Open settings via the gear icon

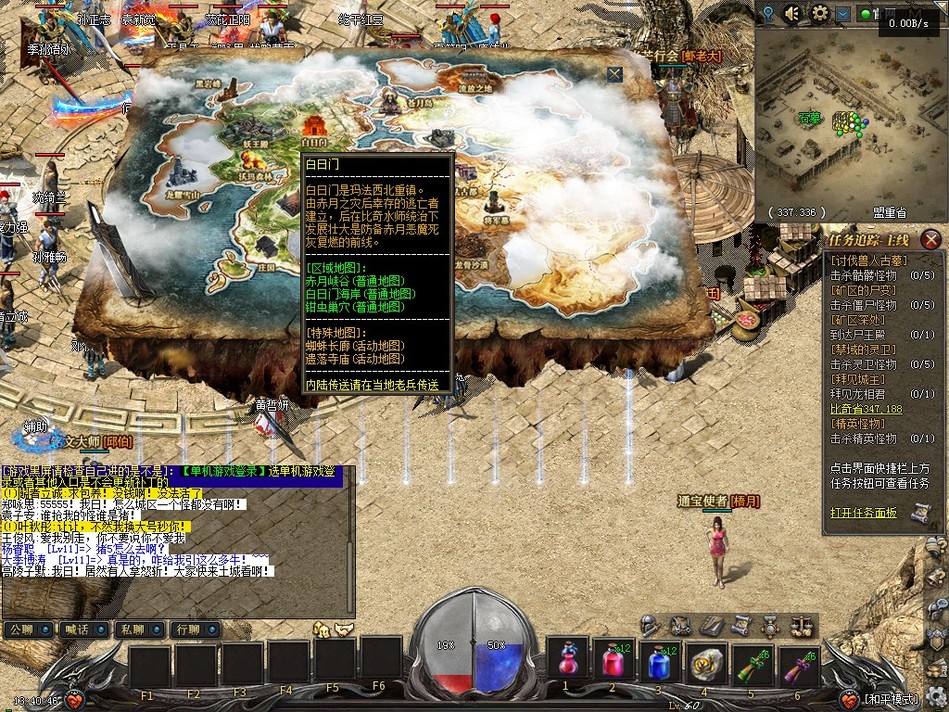pyautogui.click(x=820, y=13)
